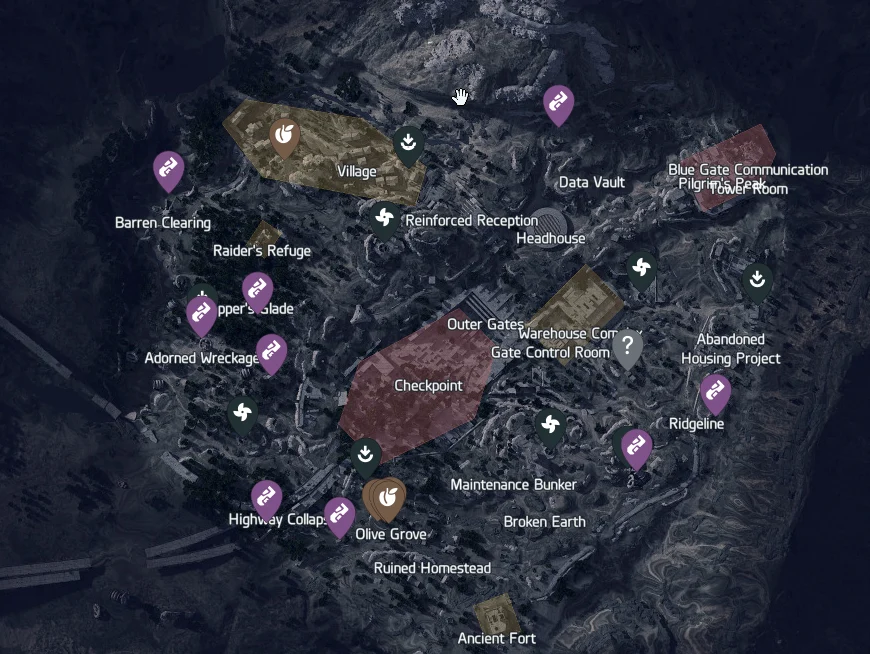The image size is (870, 654).
Task: Click the download-arrow marker below Checkpoint
Action: tap(366, 455)
